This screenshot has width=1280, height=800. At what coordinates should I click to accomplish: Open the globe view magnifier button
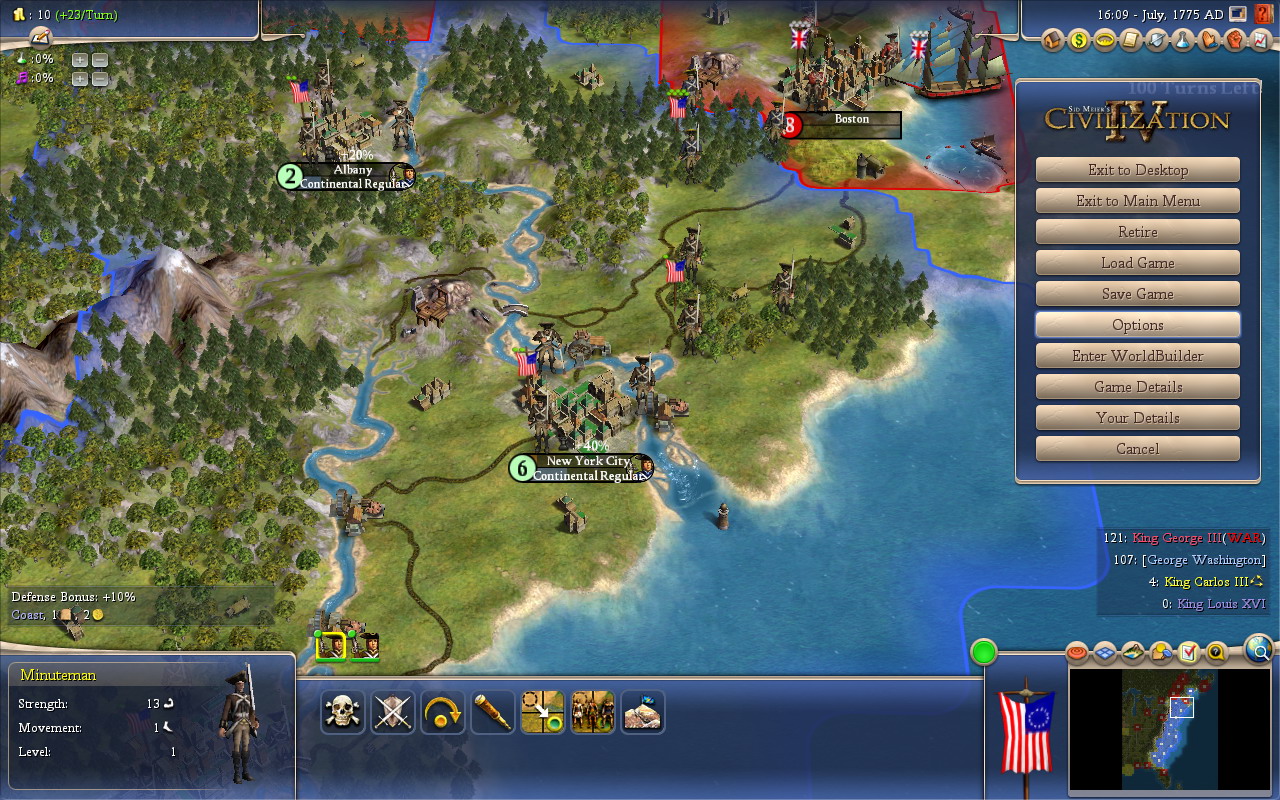point(1259,651)
